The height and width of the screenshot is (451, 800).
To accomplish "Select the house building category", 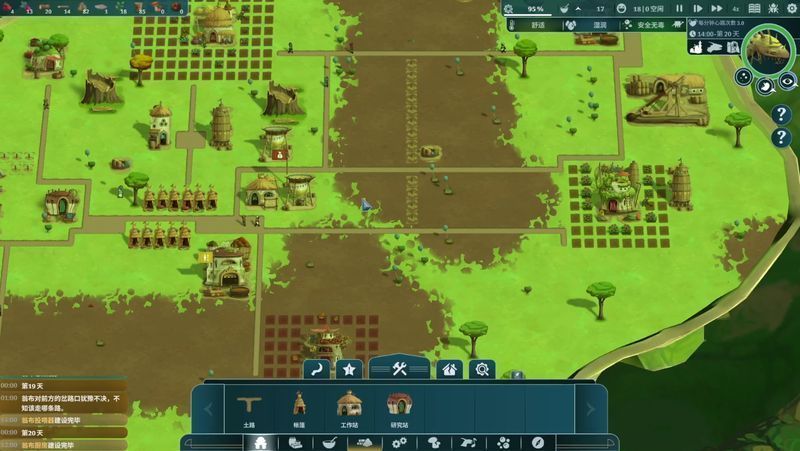I will [x=261, y=442].
